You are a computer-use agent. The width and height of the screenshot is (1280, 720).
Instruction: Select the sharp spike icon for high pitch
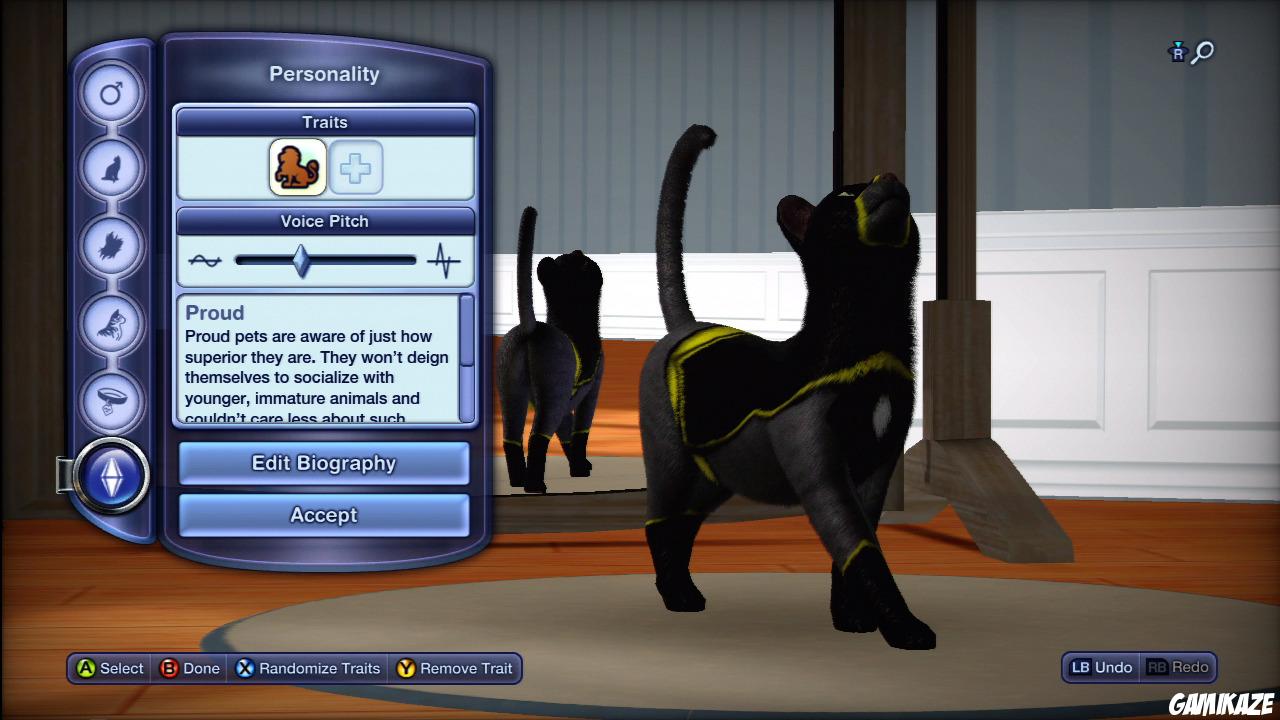click(444, 259)
